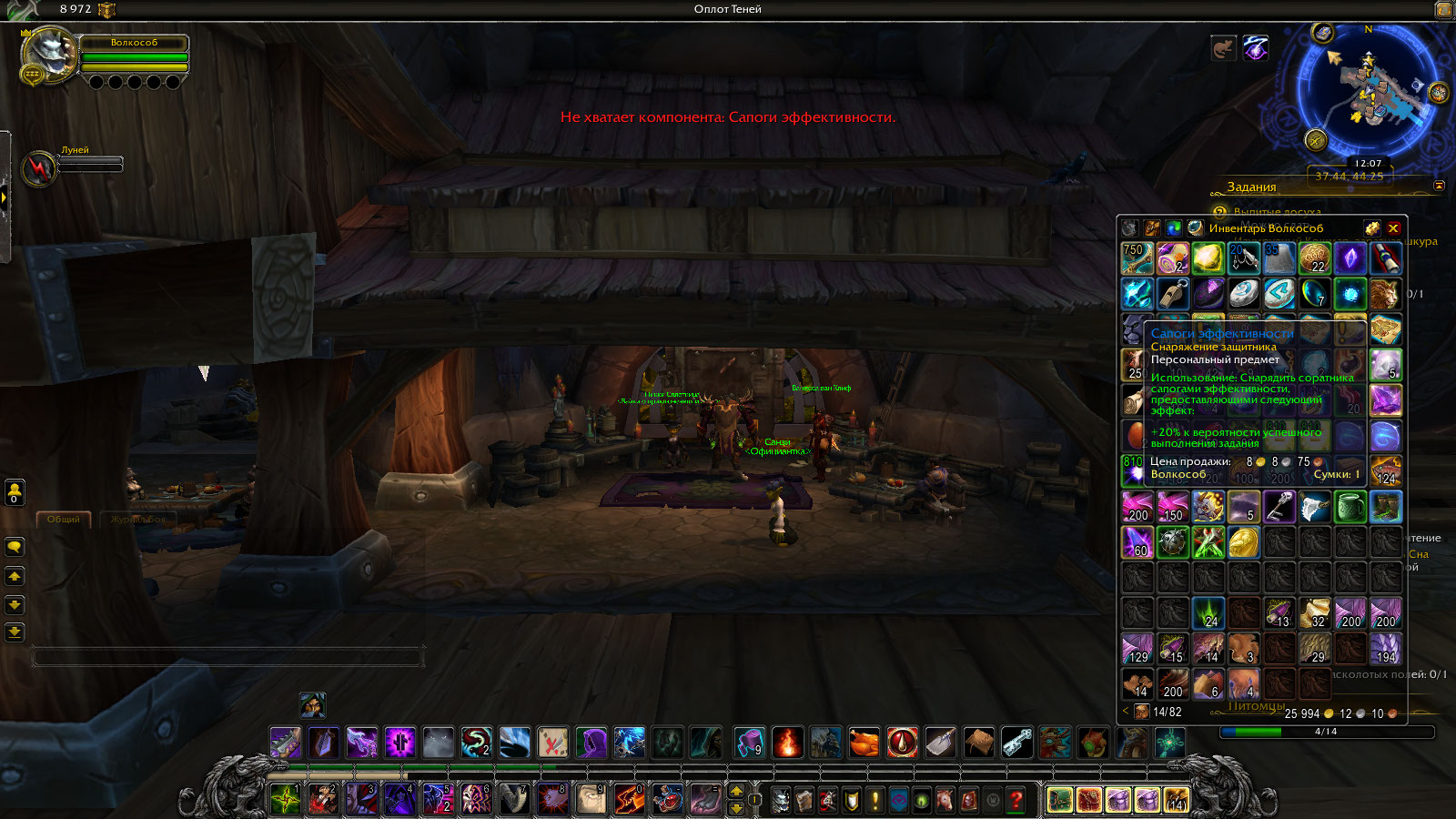
Task: Switch to the Общий chat tab
Action: (64, 519)
